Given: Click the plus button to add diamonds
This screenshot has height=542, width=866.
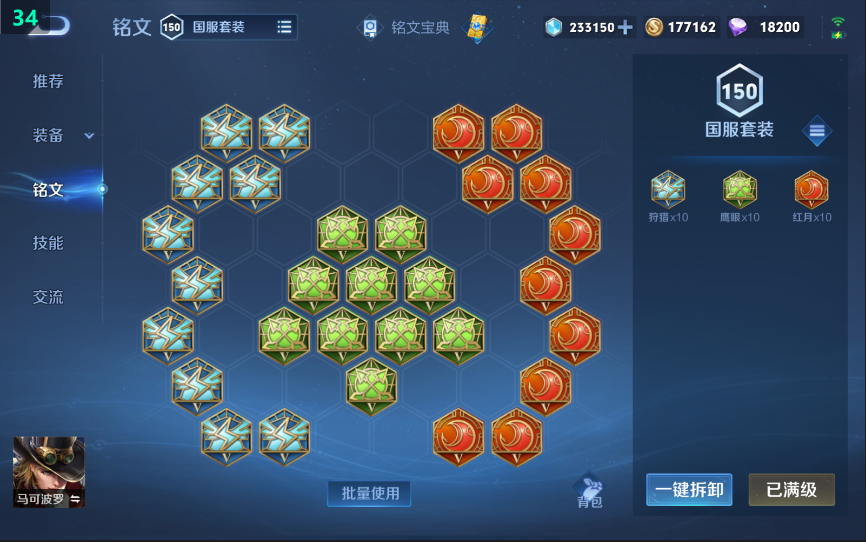Looking at the screenshot, I should click(626, 27).
